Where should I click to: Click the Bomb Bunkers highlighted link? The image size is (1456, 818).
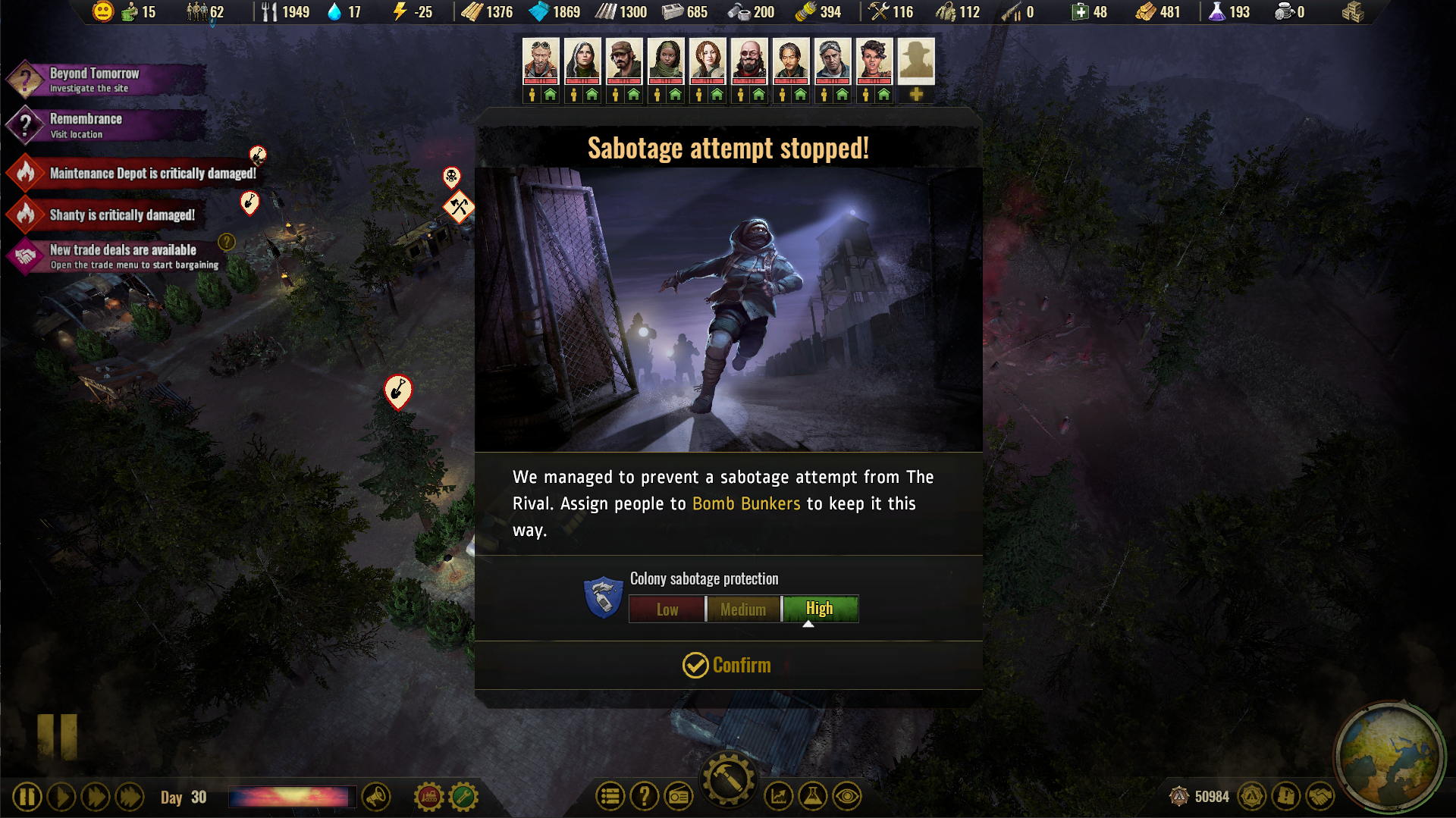tap(746, 503)
